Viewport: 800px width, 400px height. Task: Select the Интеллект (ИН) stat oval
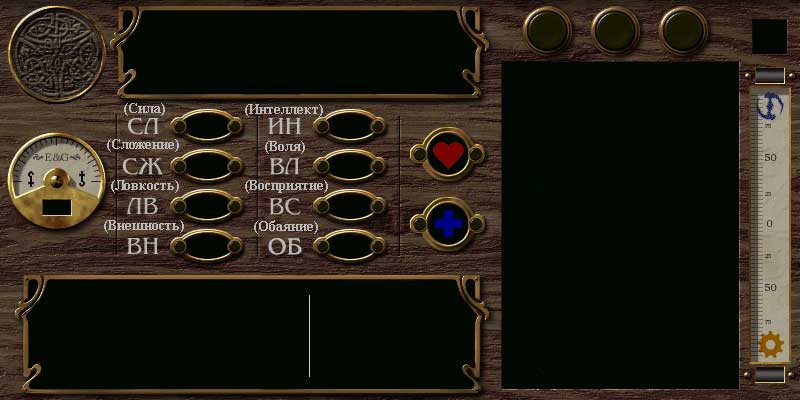[349, 127]
